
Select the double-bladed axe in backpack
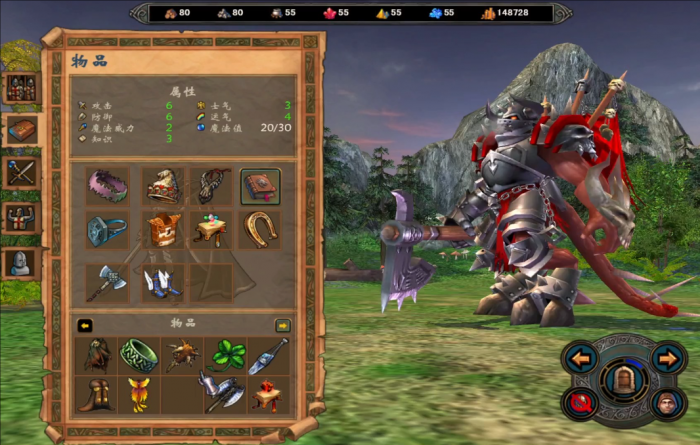pyautogui.click(x=222, y=393)
